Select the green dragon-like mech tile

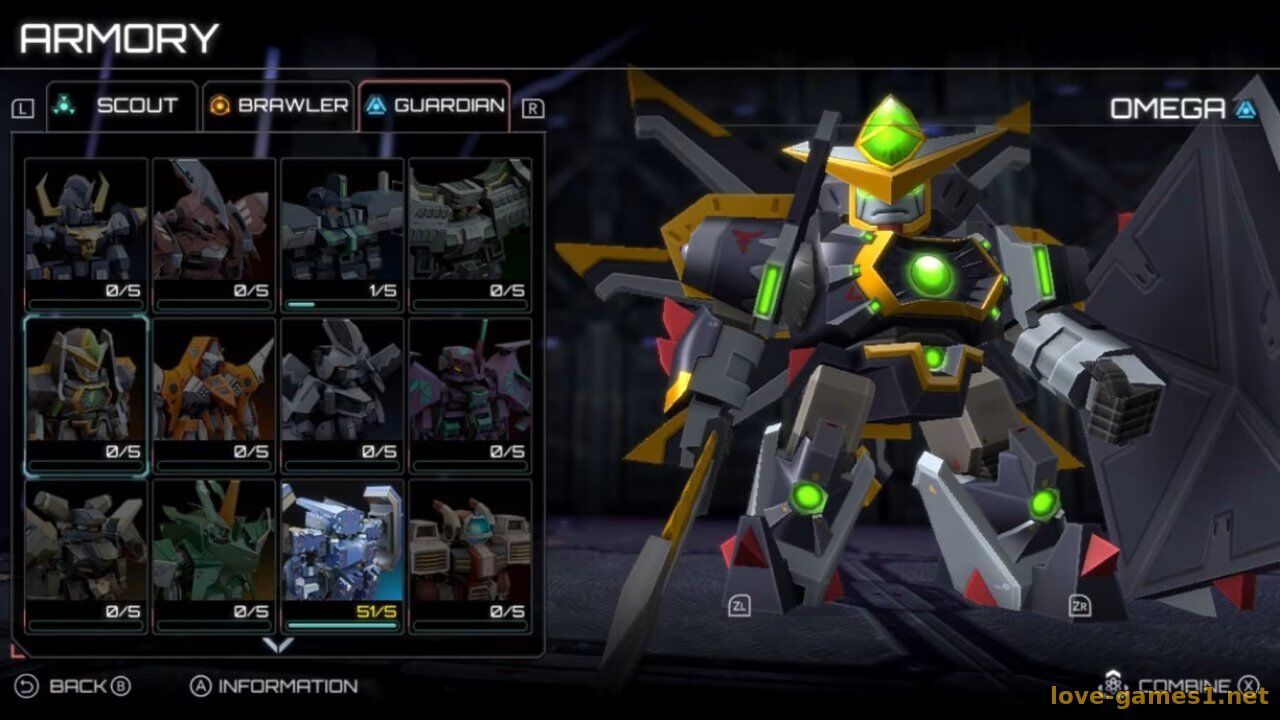(214, 555)
